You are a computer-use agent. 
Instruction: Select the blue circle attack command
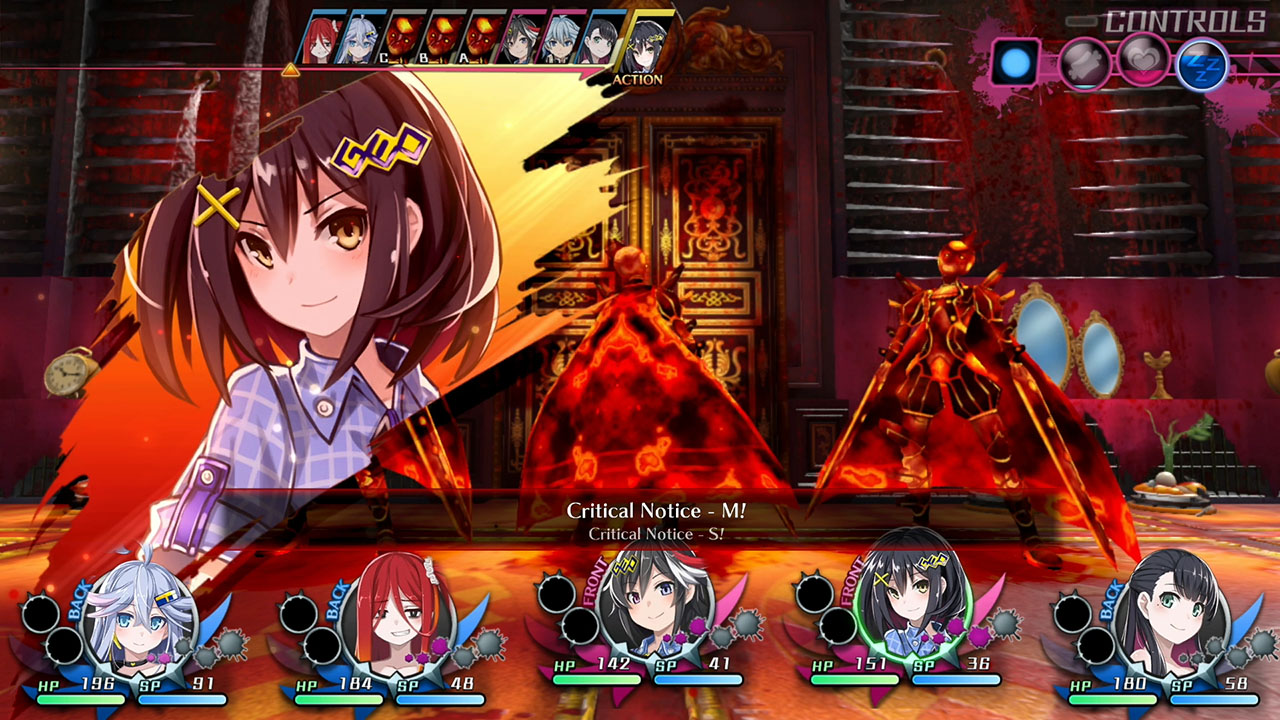tap(1015, 63)
